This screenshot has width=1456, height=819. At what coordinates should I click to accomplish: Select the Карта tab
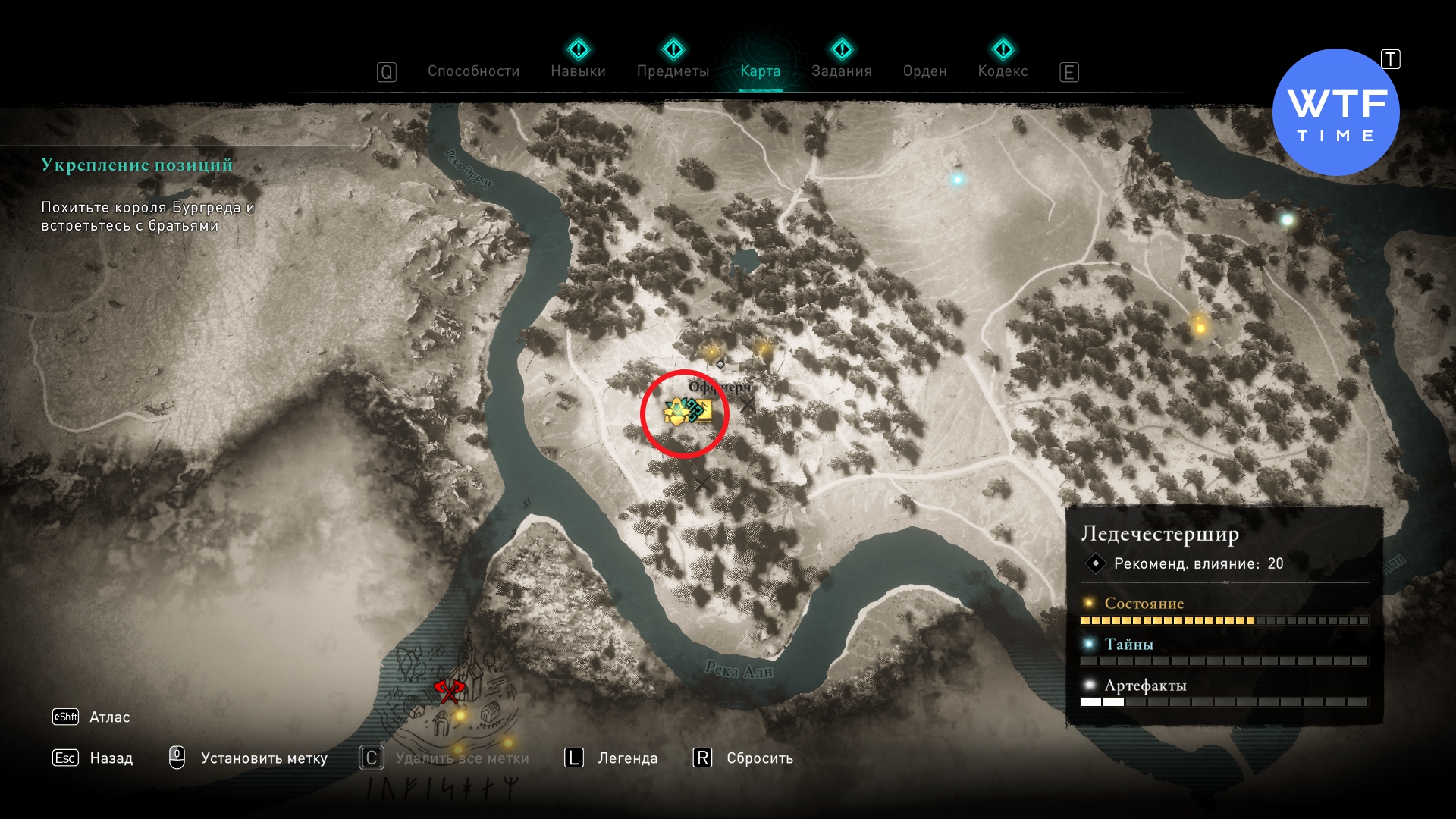[x=760, y=71]
